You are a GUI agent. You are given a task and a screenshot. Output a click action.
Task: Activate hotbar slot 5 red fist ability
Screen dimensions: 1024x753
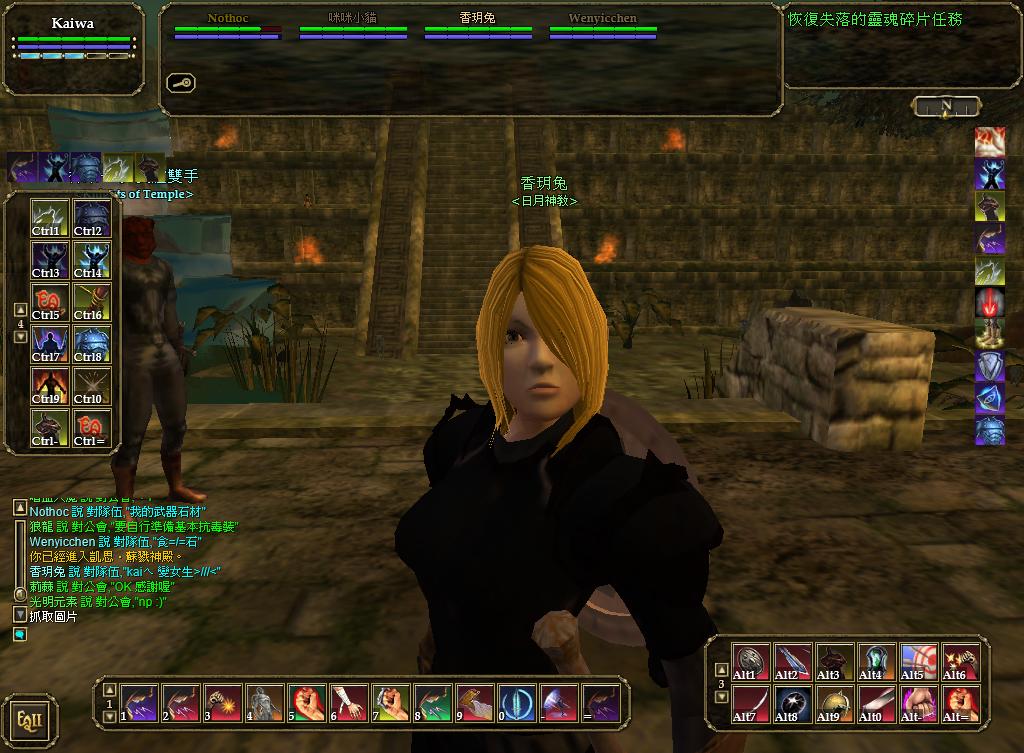[307, 703]
